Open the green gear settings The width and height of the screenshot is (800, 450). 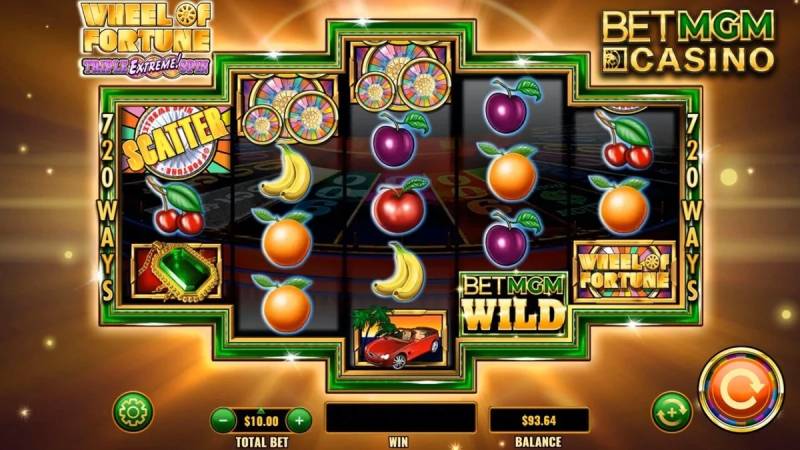132,411
